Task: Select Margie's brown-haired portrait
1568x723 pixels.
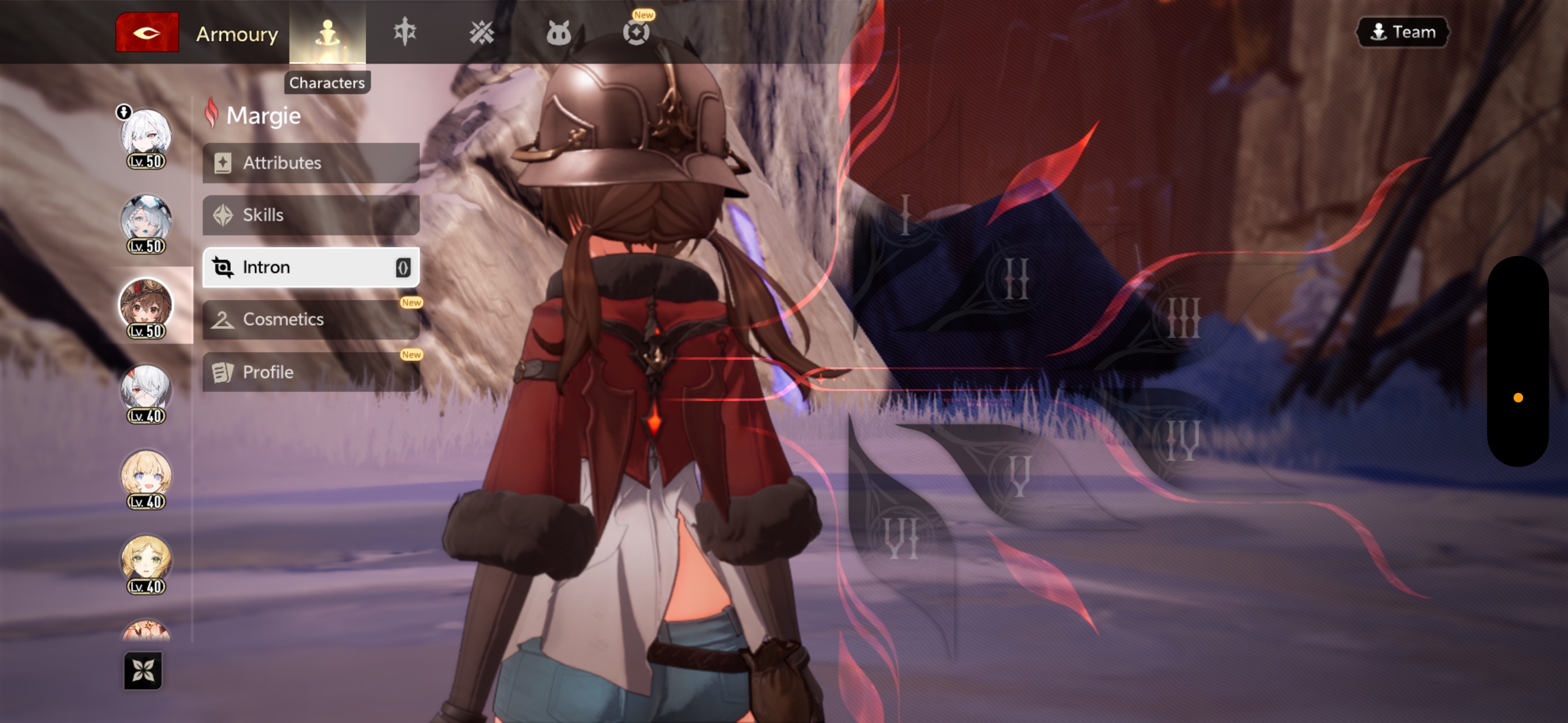Action: tap(146, 305)
